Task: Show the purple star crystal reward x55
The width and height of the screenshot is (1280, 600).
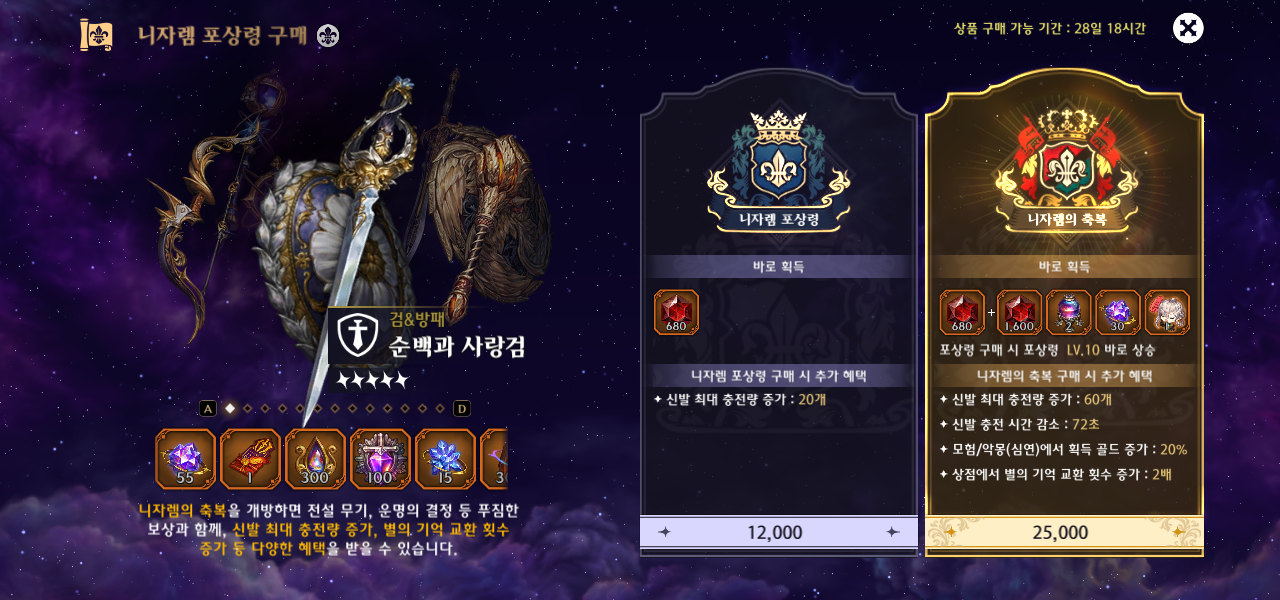Action: click(186, 459)
